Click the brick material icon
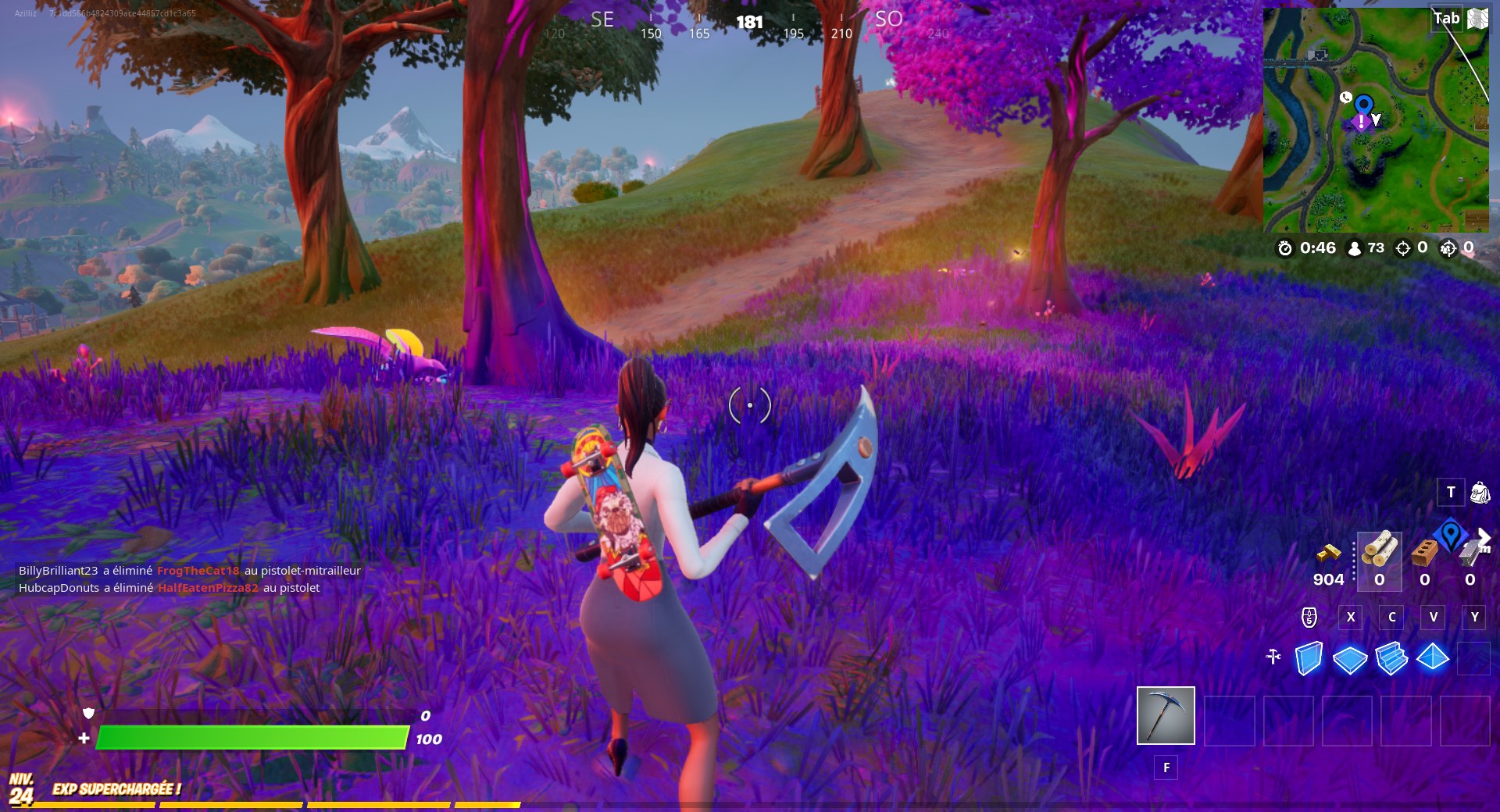This screenshot has height=812, width=1500. point(1423,554)
